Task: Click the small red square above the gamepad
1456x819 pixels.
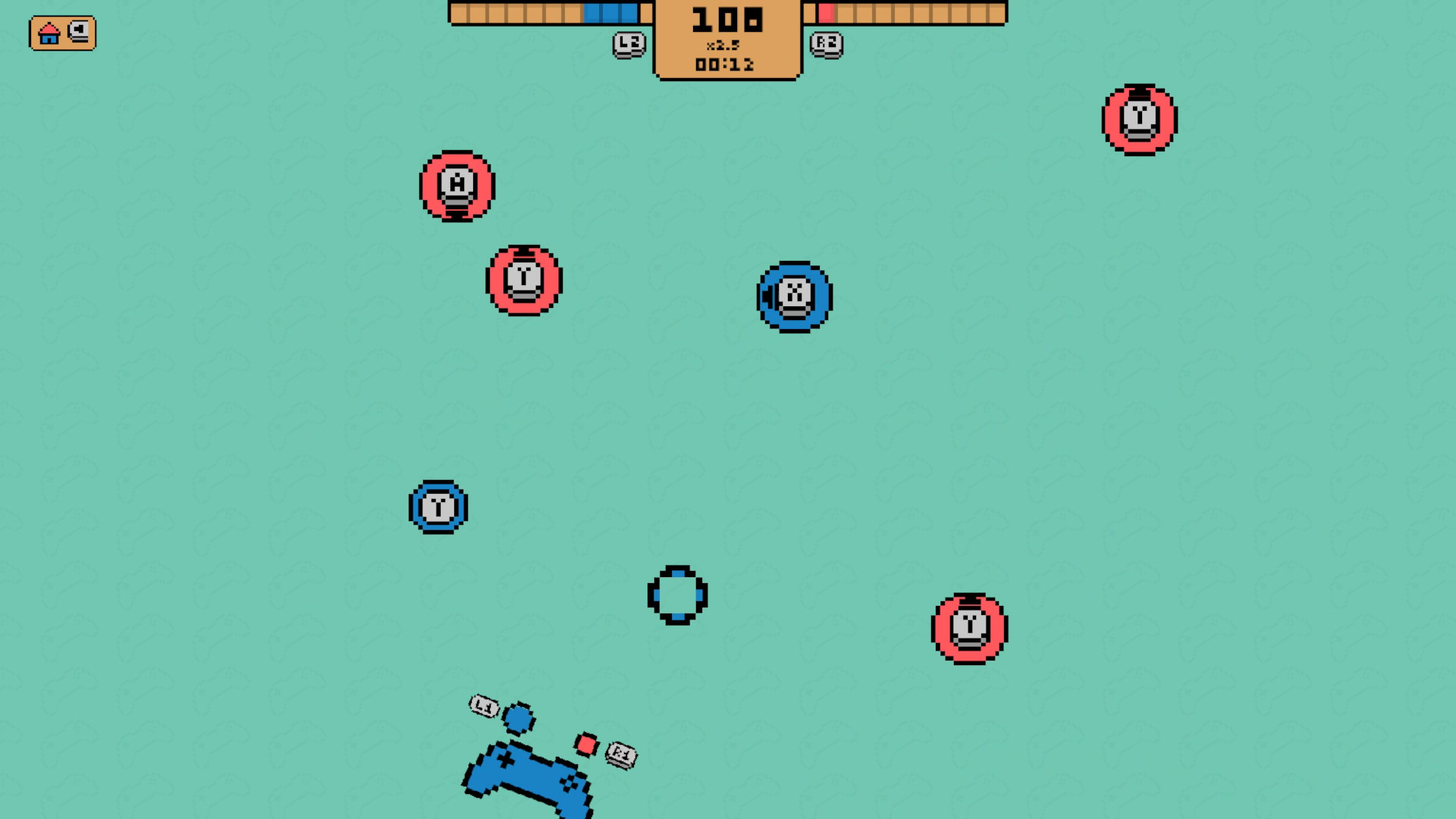Action: [585, 744]
